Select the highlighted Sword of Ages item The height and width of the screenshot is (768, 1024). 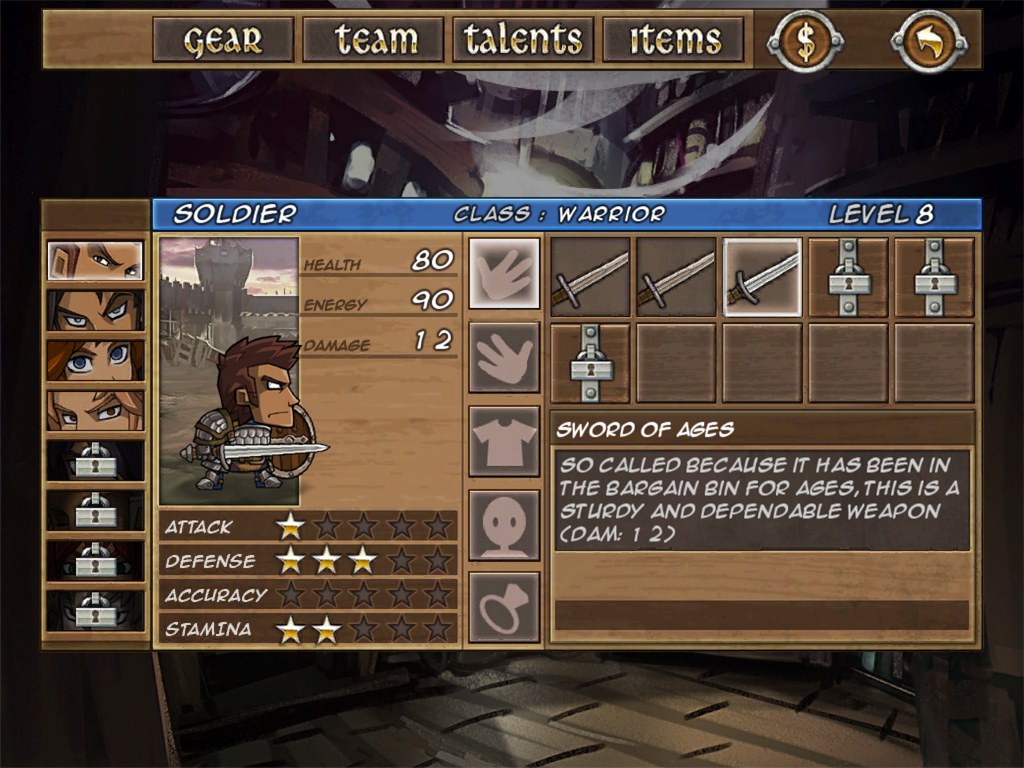click(762, 277)
